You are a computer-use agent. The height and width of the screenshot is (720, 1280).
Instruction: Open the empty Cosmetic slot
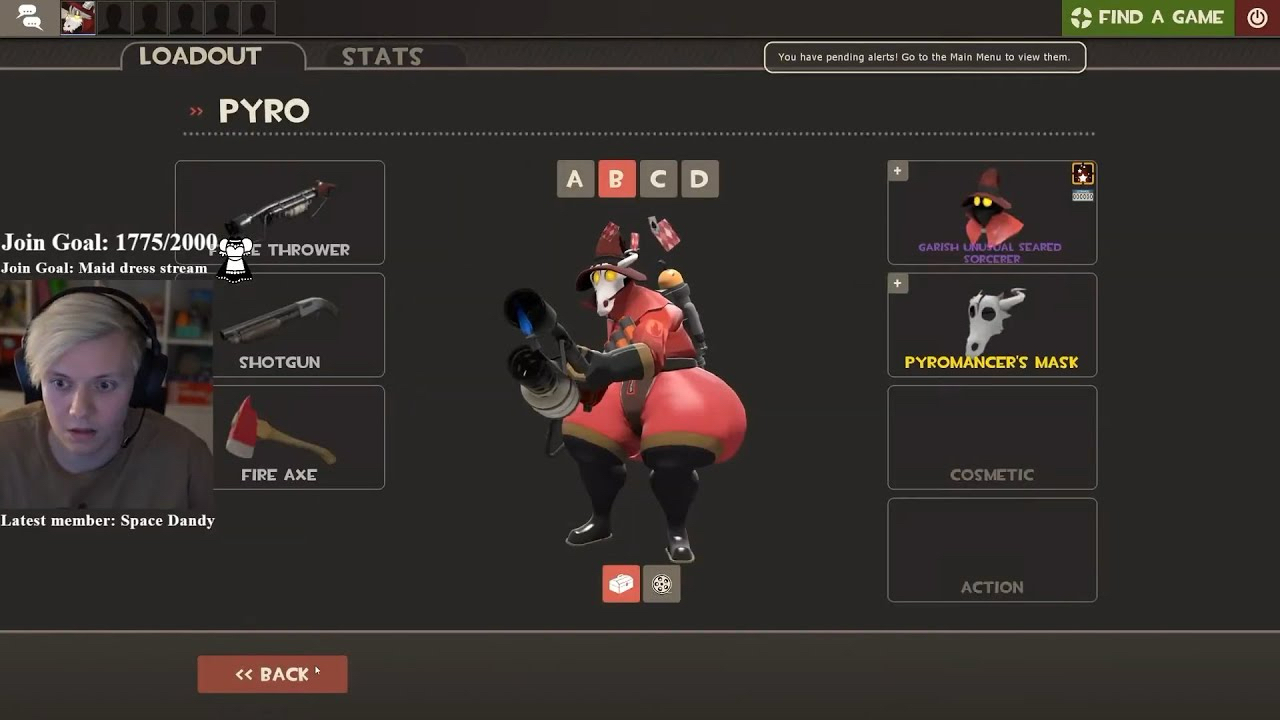[x=991, y=437]
